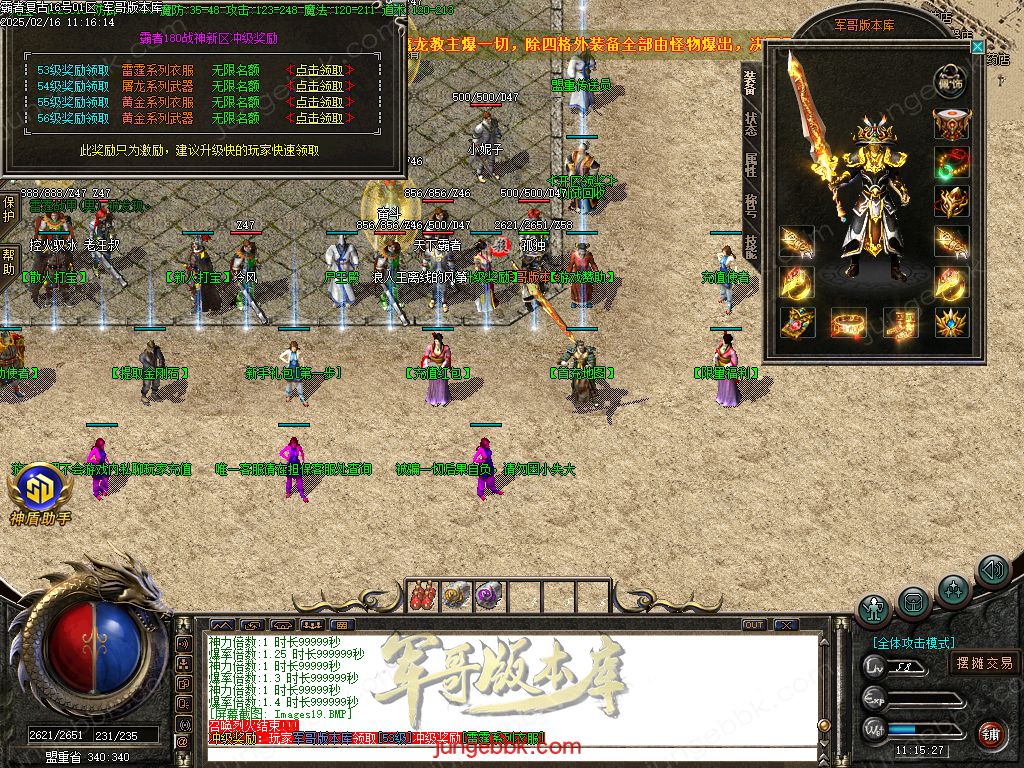This screenshot has height=768, width=1024.
Task: Switch to the 状态 status tab
Action: [750, 125]
